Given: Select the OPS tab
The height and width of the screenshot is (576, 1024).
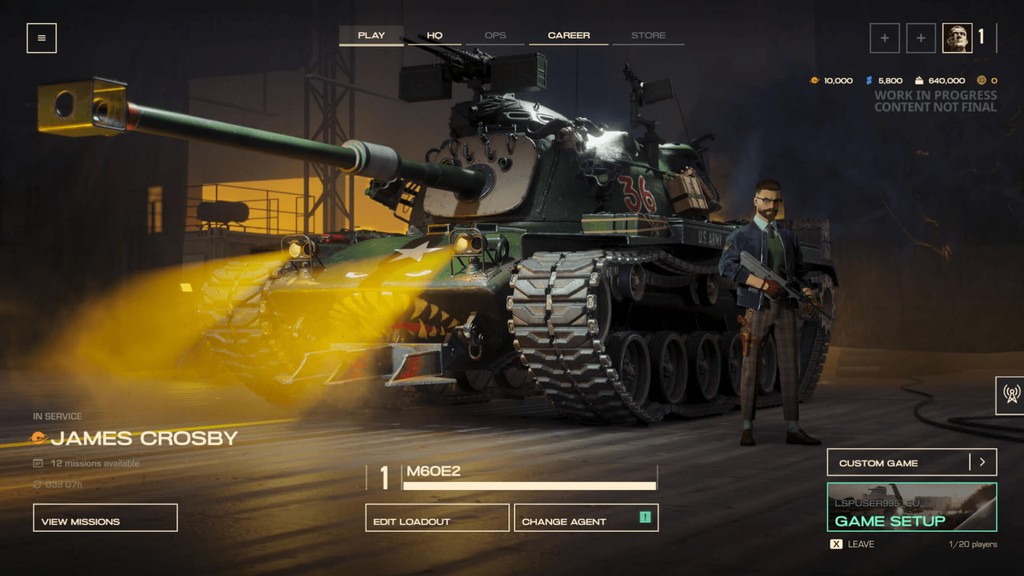Looking at the screenshot, I should (x=495, y=35).
